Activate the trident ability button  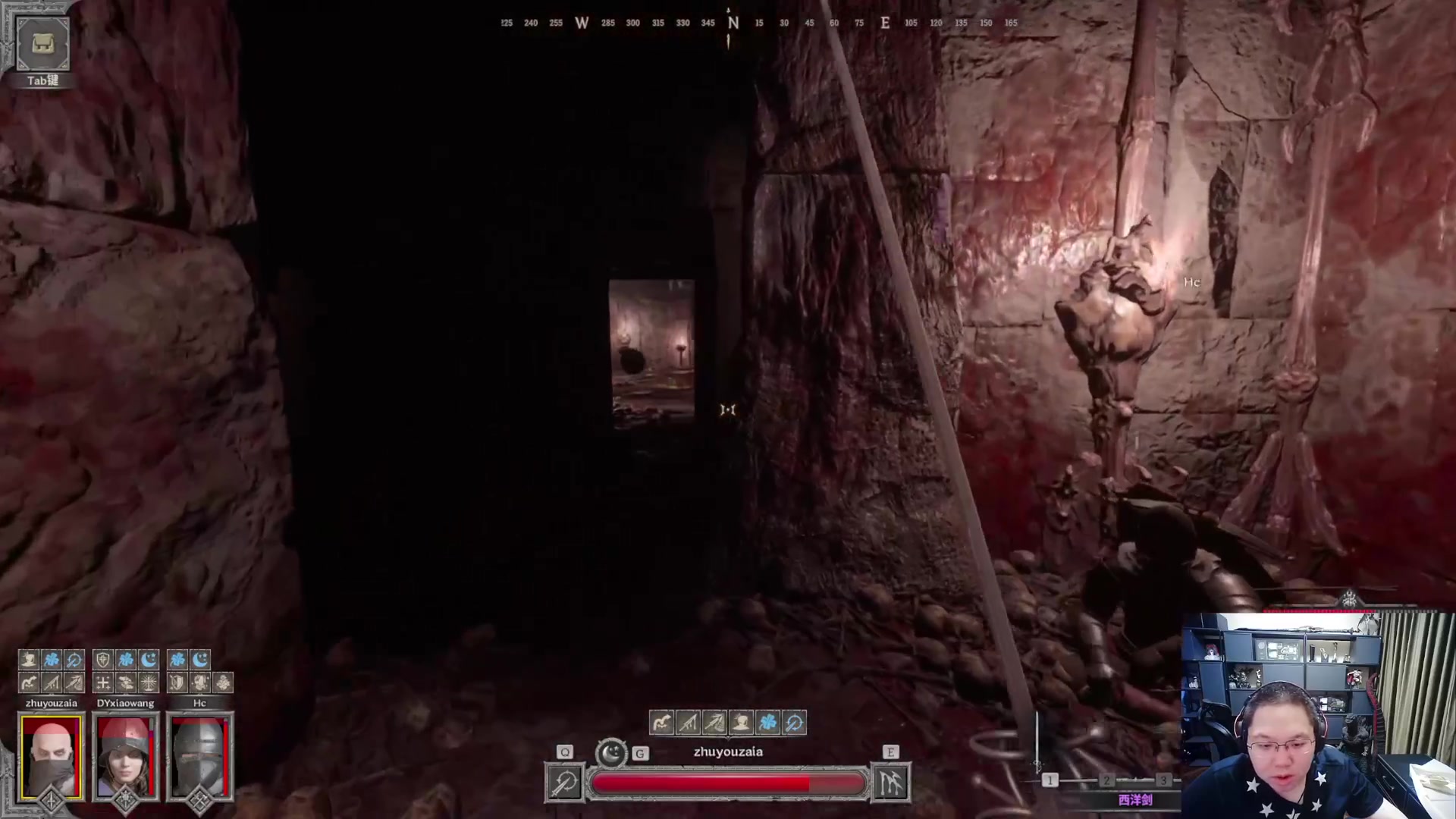click(890, 783)
